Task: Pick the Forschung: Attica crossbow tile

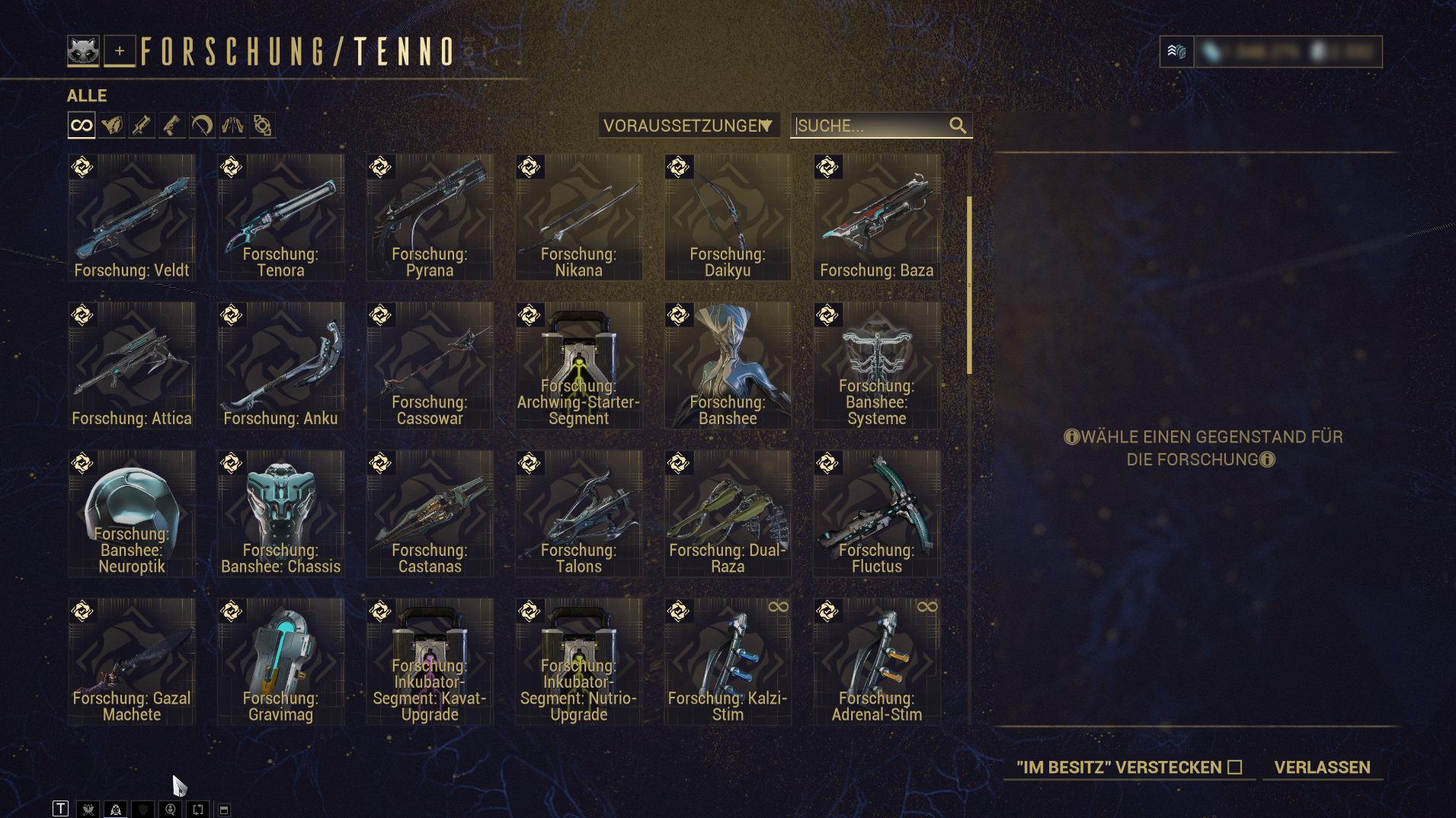Action: (132, 366)
